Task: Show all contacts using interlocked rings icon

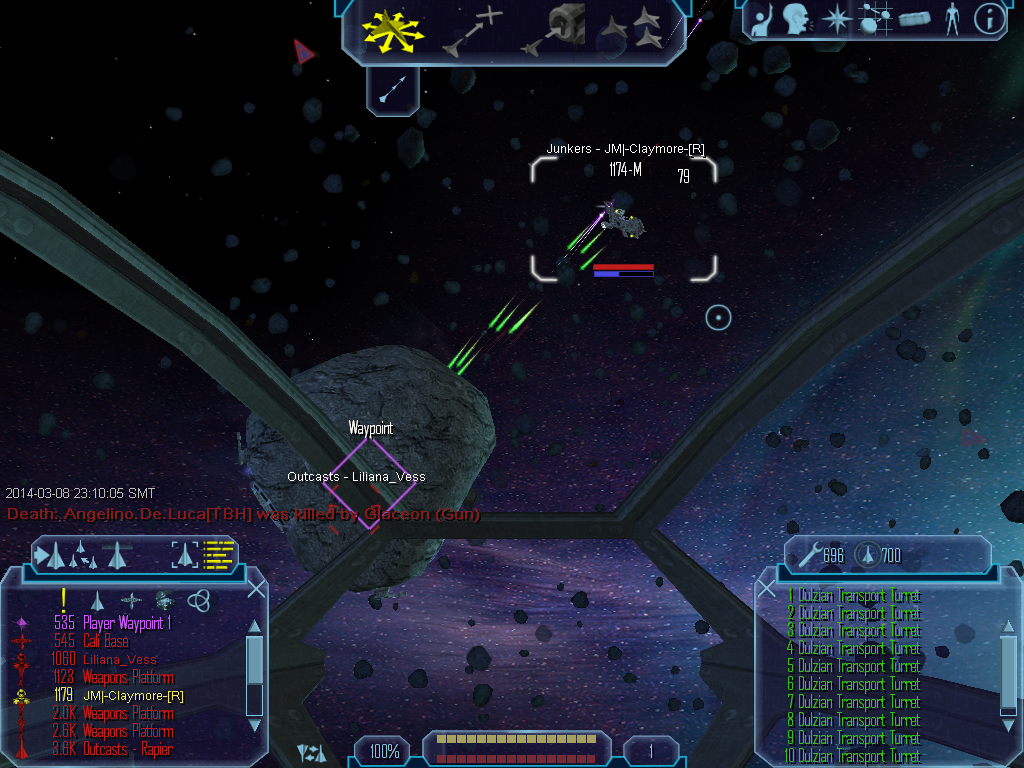Action: click(199, 600)
